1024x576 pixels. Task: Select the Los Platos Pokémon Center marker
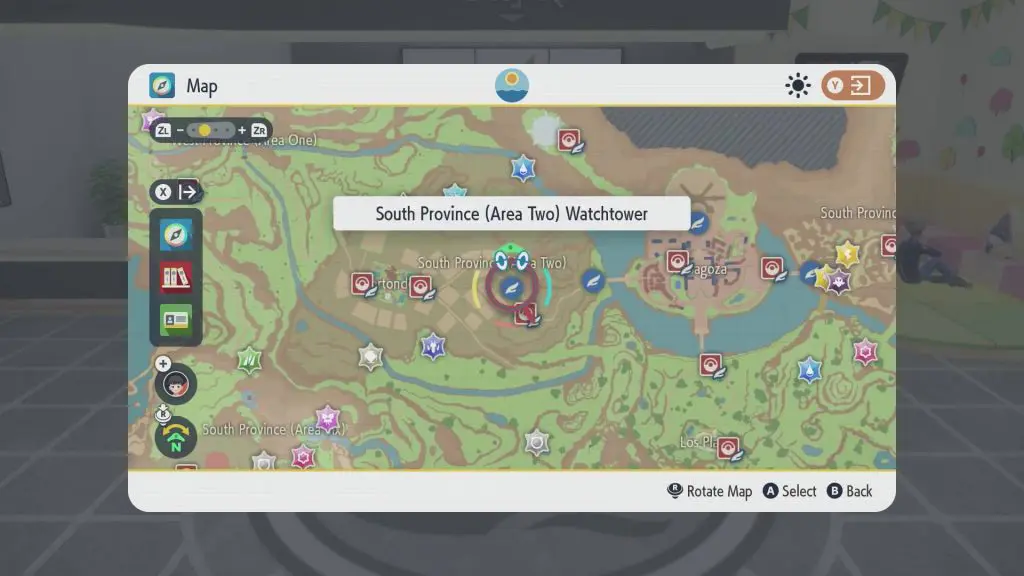pyautogui.click(x=729, y=447)
